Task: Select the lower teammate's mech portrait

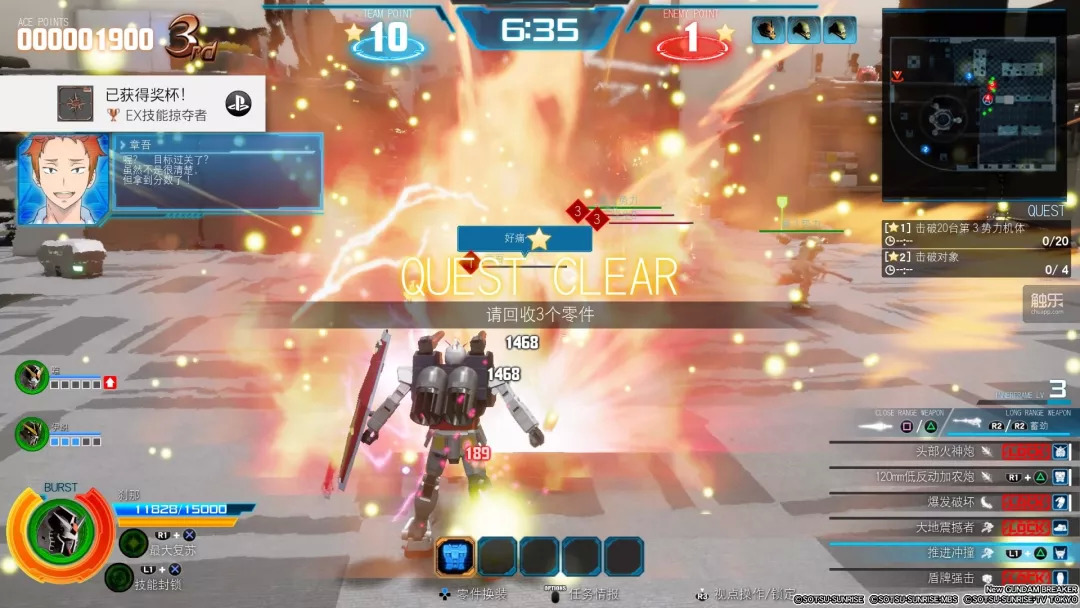Action: pos(31,433)
